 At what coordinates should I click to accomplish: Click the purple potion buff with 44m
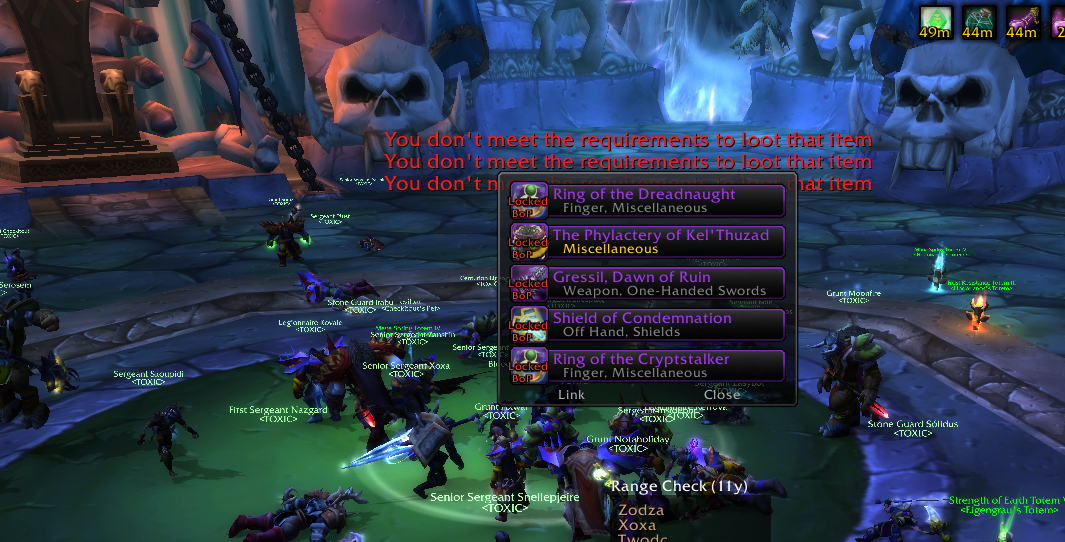pos(1021,19)
